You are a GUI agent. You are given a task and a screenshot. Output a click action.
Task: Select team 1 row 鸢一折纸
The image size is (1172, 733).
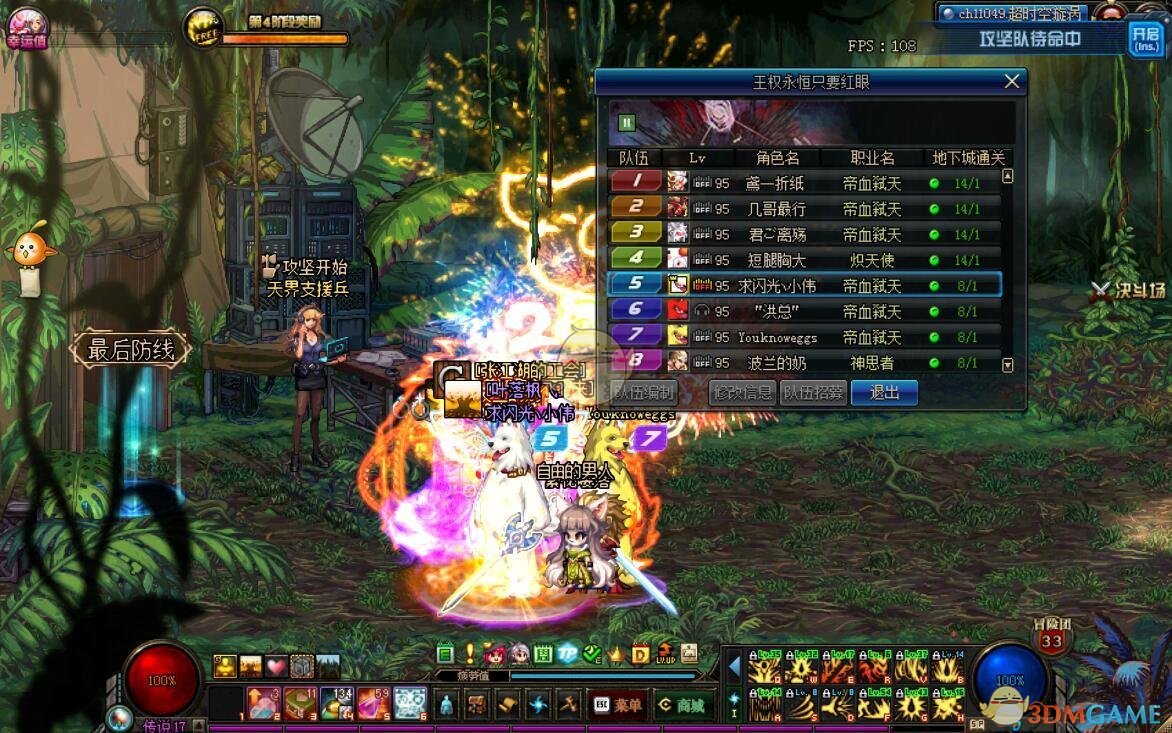804,183
